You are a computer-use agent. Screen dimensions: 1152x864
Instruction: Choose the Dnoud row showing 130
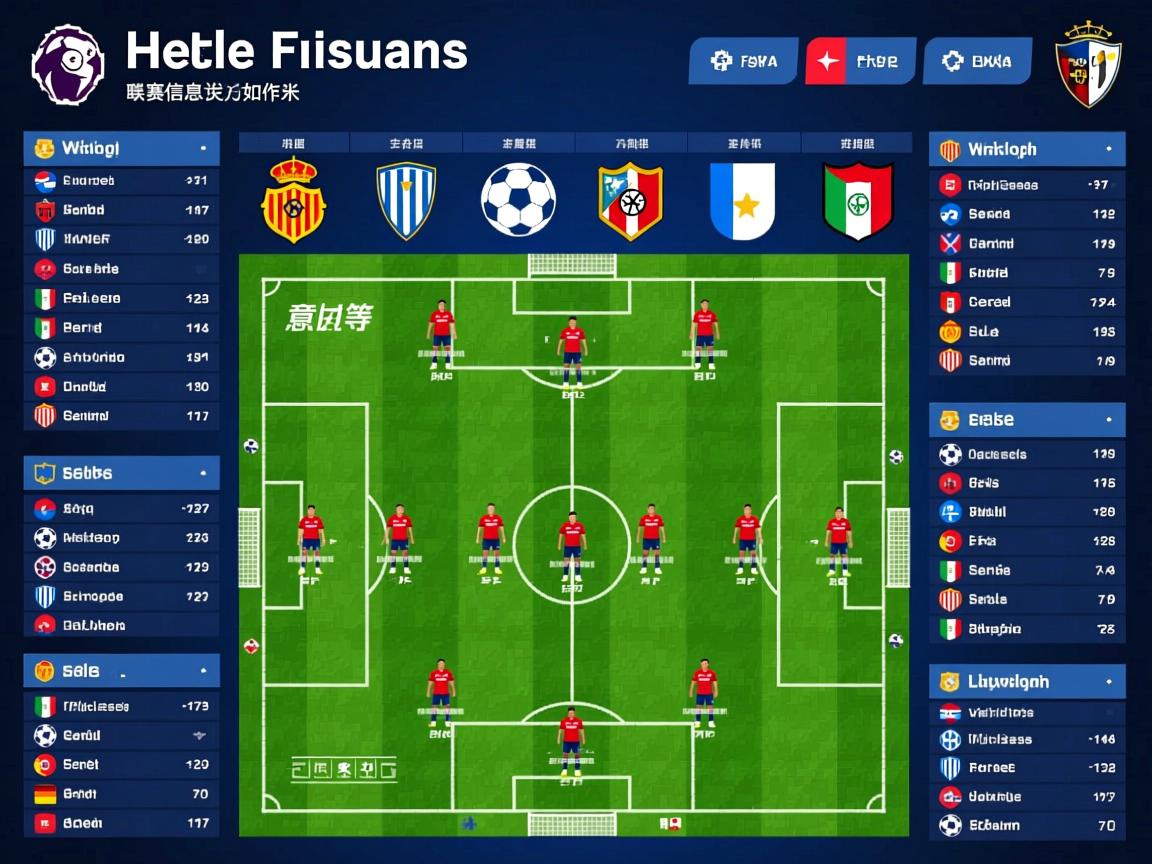121,386
